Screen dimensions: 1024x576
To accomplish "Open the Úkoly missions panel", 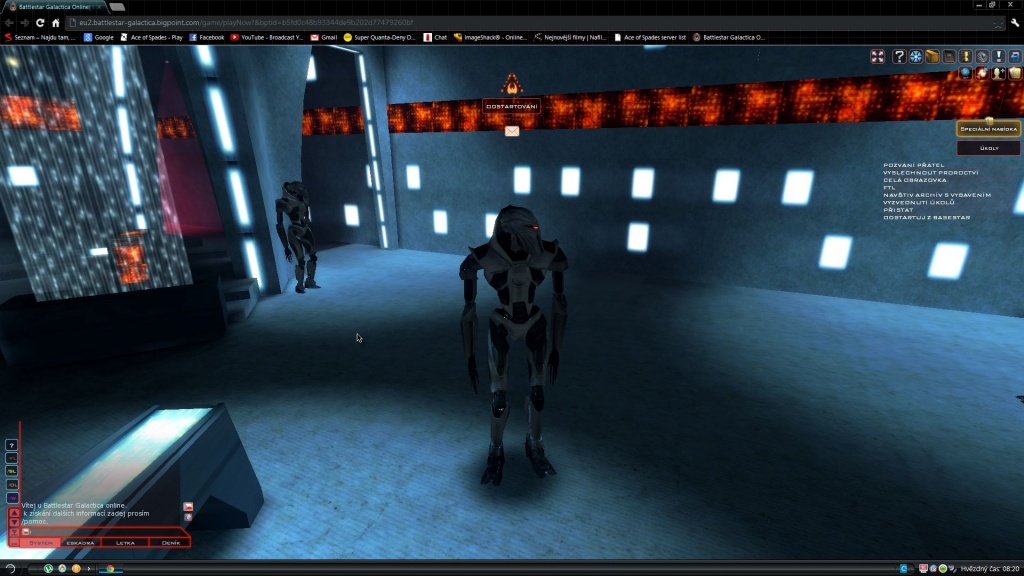I will coord(988,148).
